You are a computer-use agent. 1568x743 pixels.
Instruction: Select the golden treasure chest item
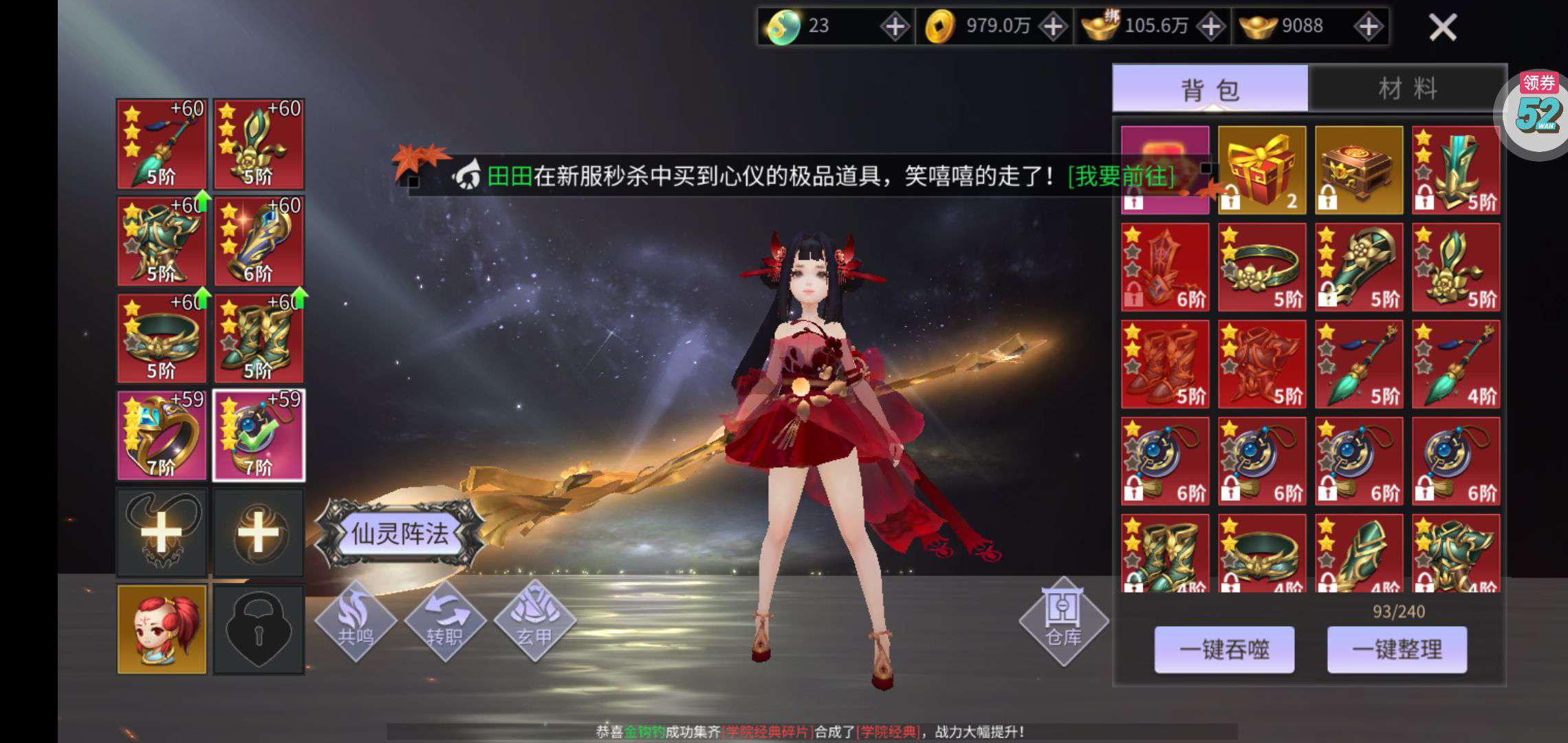pyautogui.click(x=1358, y=169)
